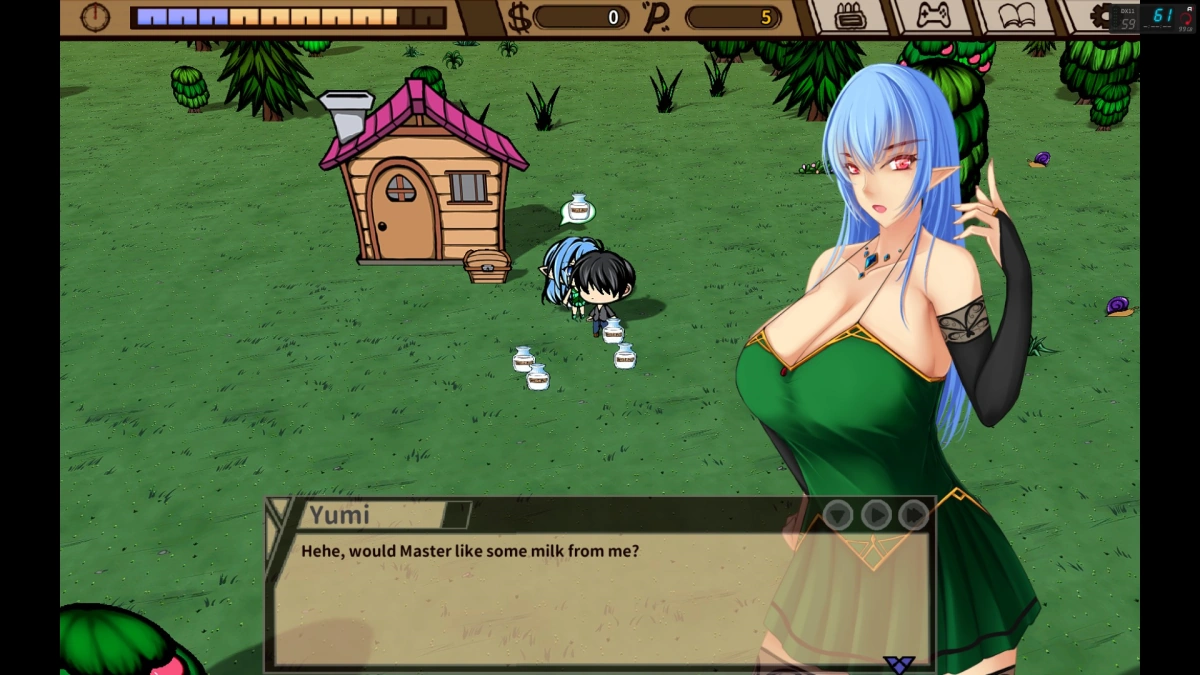
Task: Advance dialogue via the blue arrow indicator
Action: (899, 664)
